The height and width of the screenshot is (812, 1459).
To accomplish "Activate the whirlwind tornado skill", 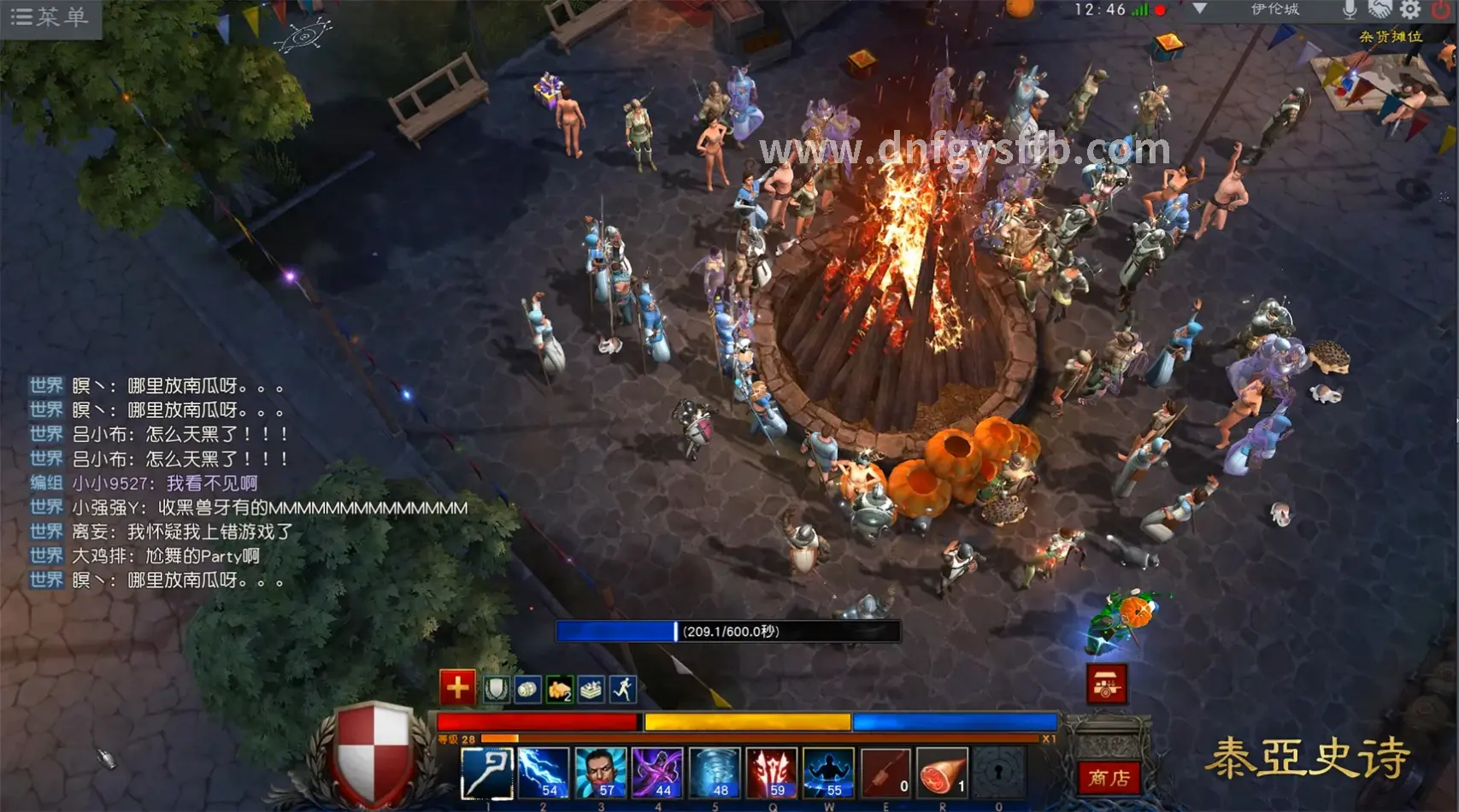I will click(x=715, y=773).
